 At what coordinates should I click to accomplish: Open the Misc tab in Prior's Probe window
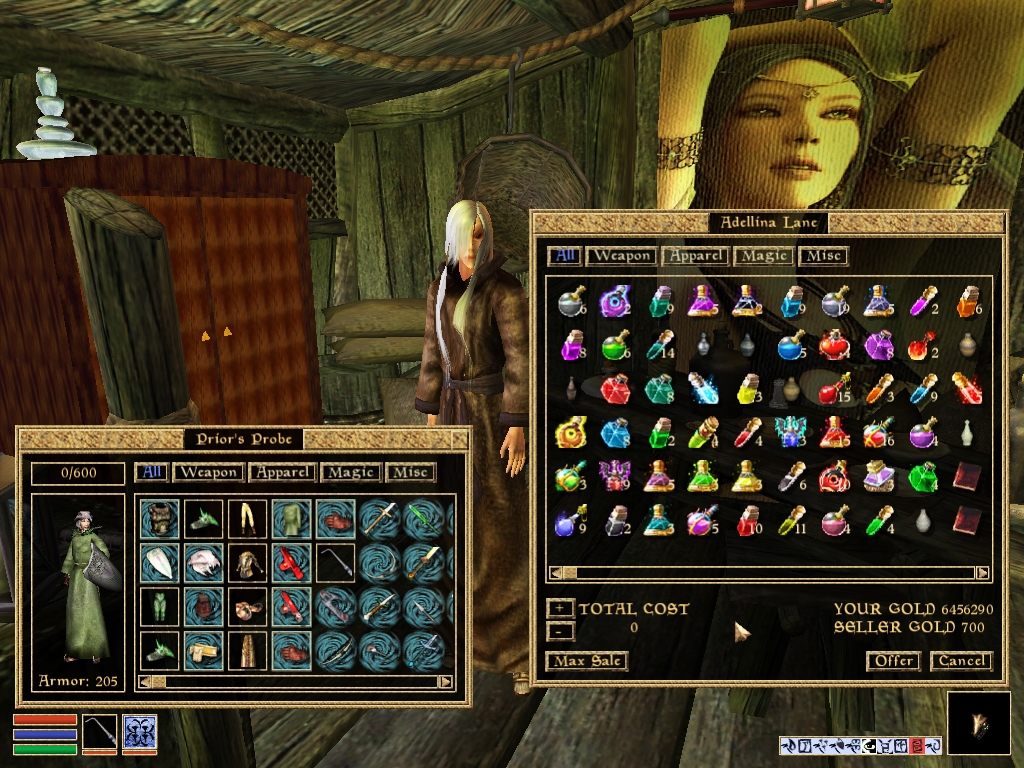coord(411,472)
